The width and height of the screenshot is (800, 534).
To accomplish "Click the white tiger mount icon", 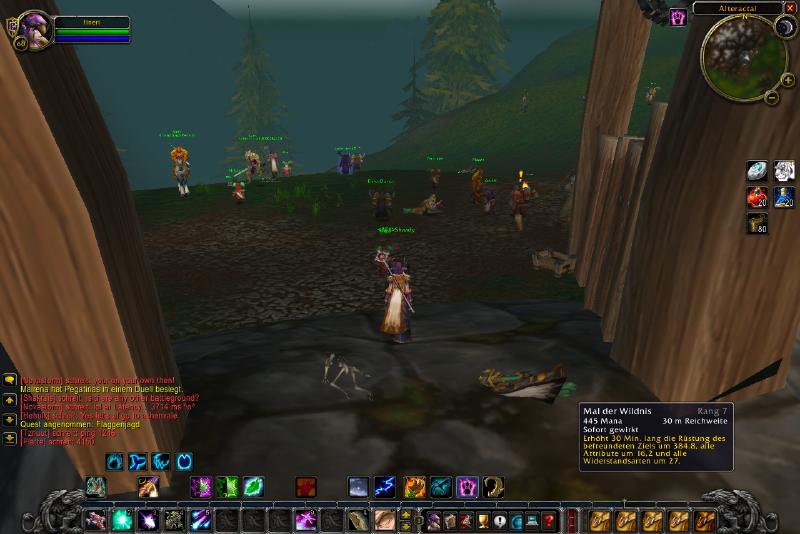I will point(784,171).
